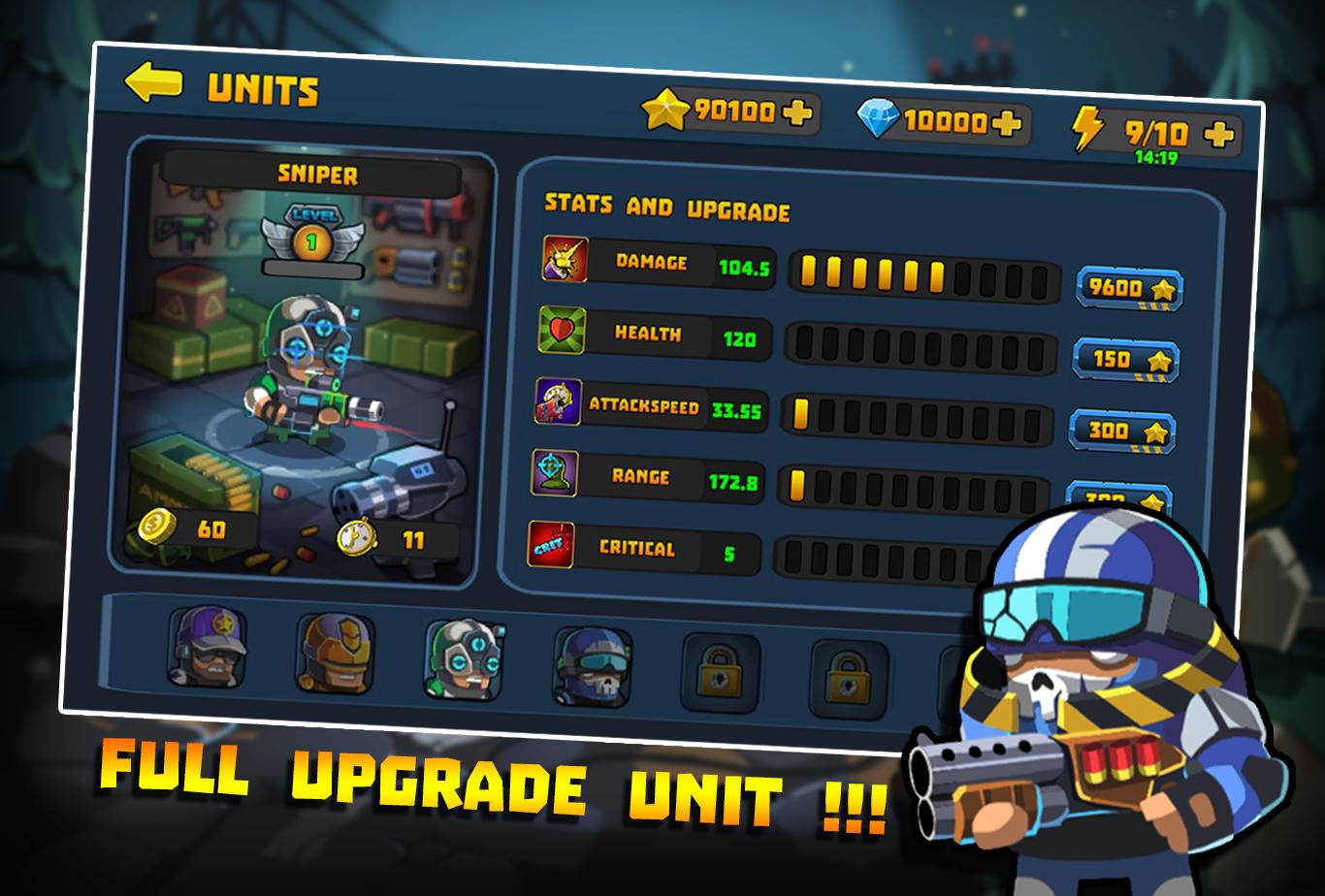
Task: Click the Attackspeed stat icon
Action: [558, 401]
